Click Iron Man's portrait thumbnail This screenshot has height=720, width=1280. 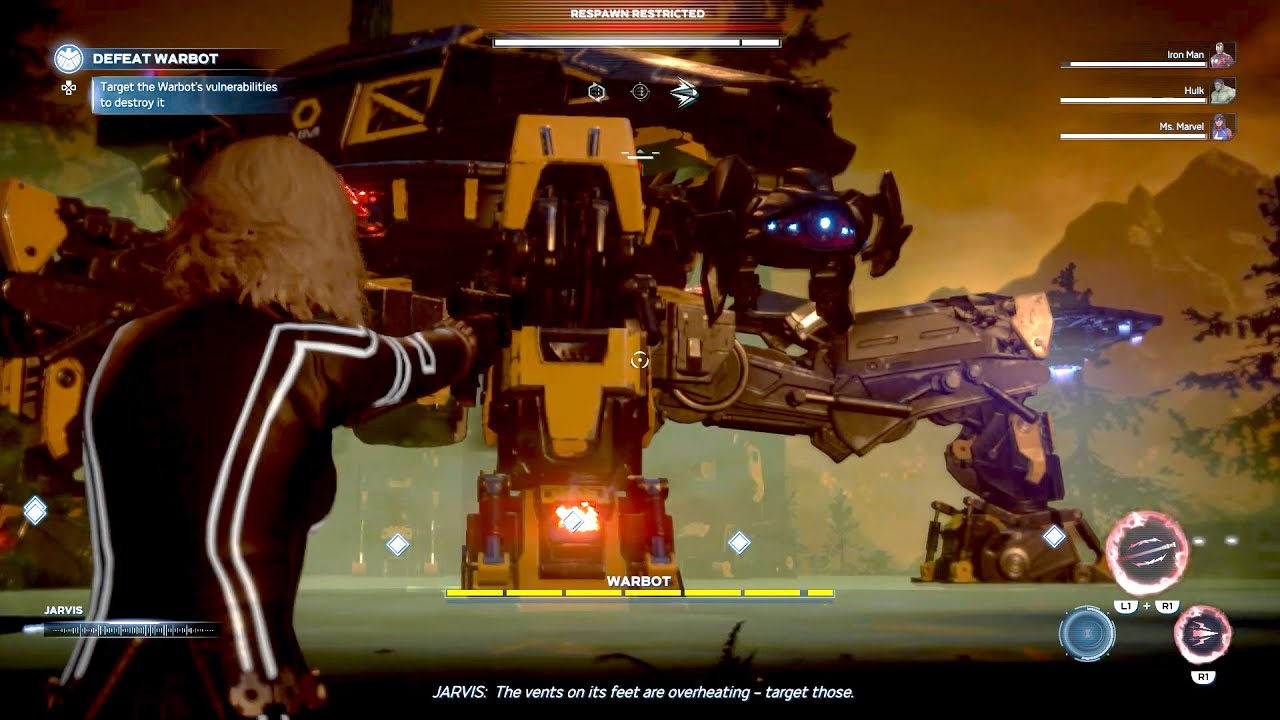click(1224, 54)
